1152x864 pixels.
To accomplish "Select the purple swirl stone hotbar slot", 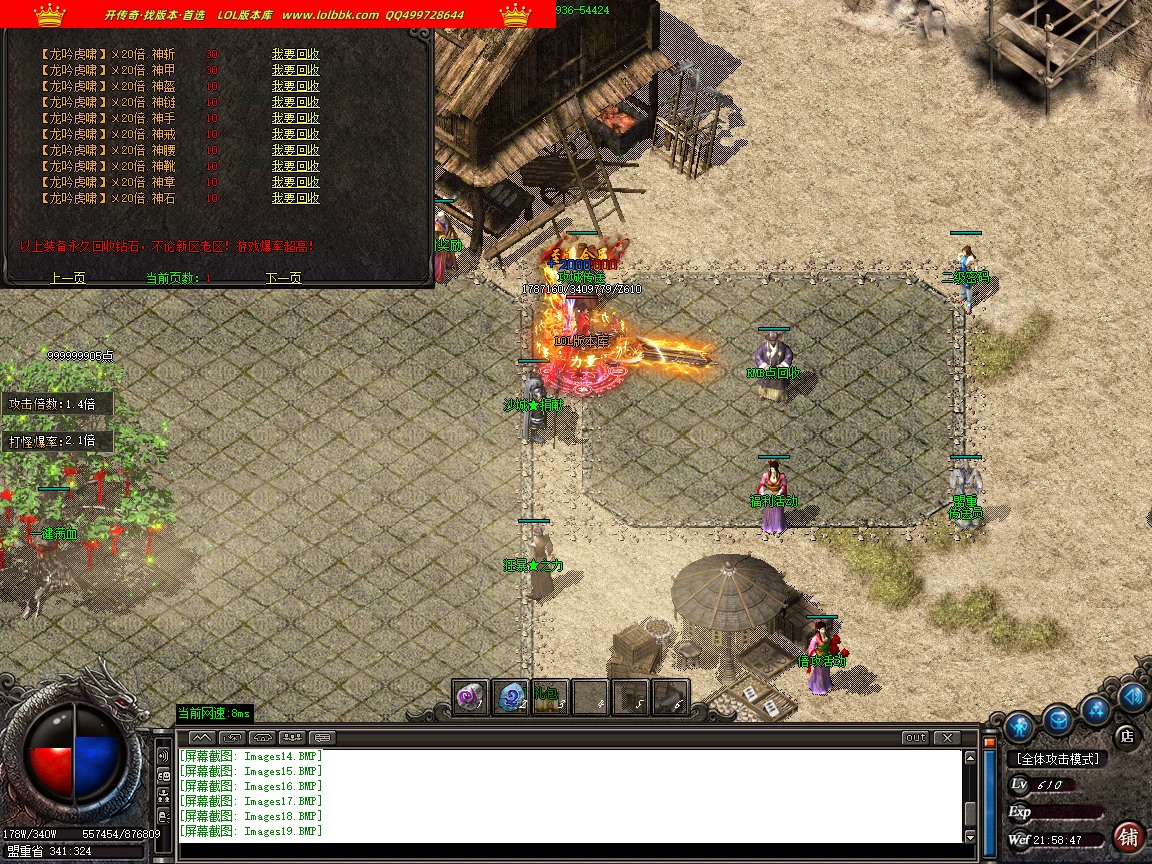I will tap(470, 697).
